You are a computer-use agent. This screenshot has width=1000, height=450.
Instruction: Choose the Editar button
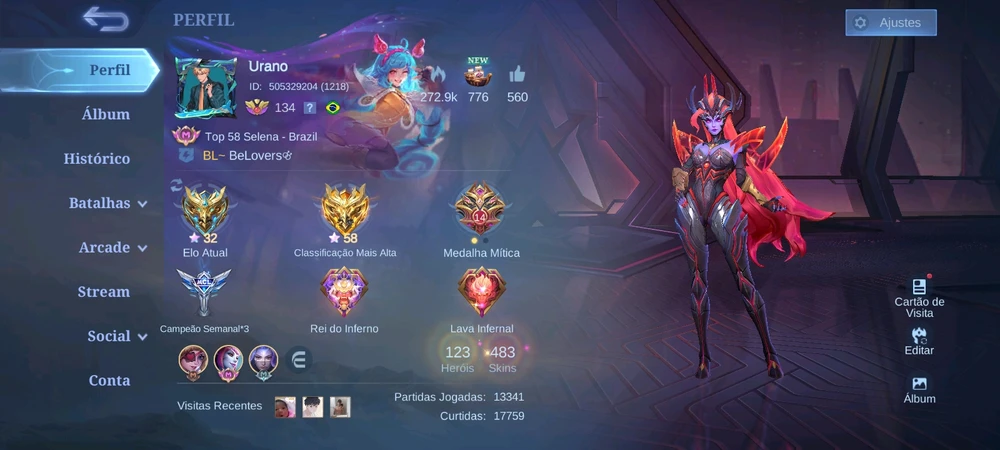coord(919,340)
